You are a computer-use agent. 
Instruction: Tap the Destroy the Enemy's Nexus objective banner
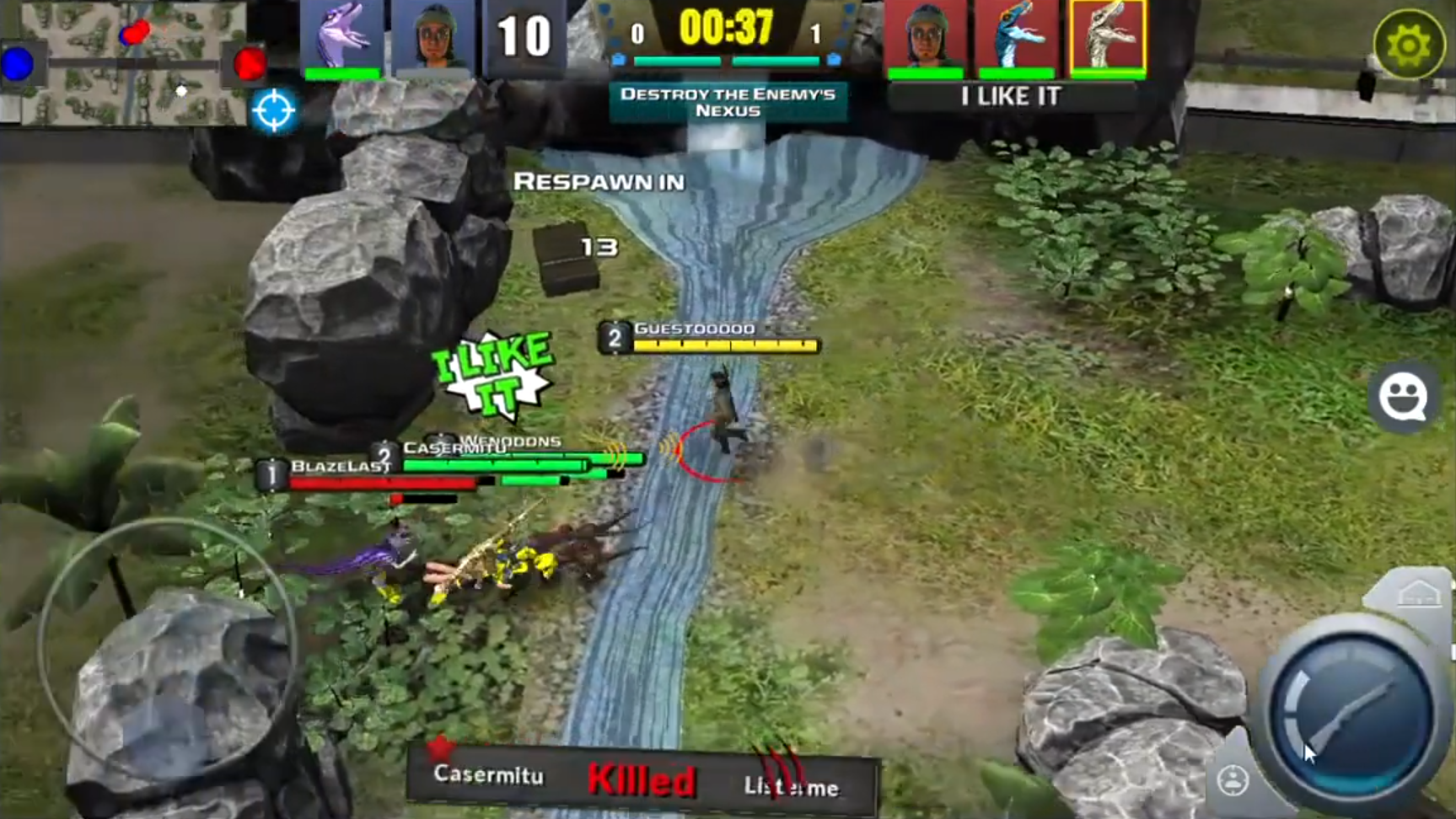click(x=727, y=103)
